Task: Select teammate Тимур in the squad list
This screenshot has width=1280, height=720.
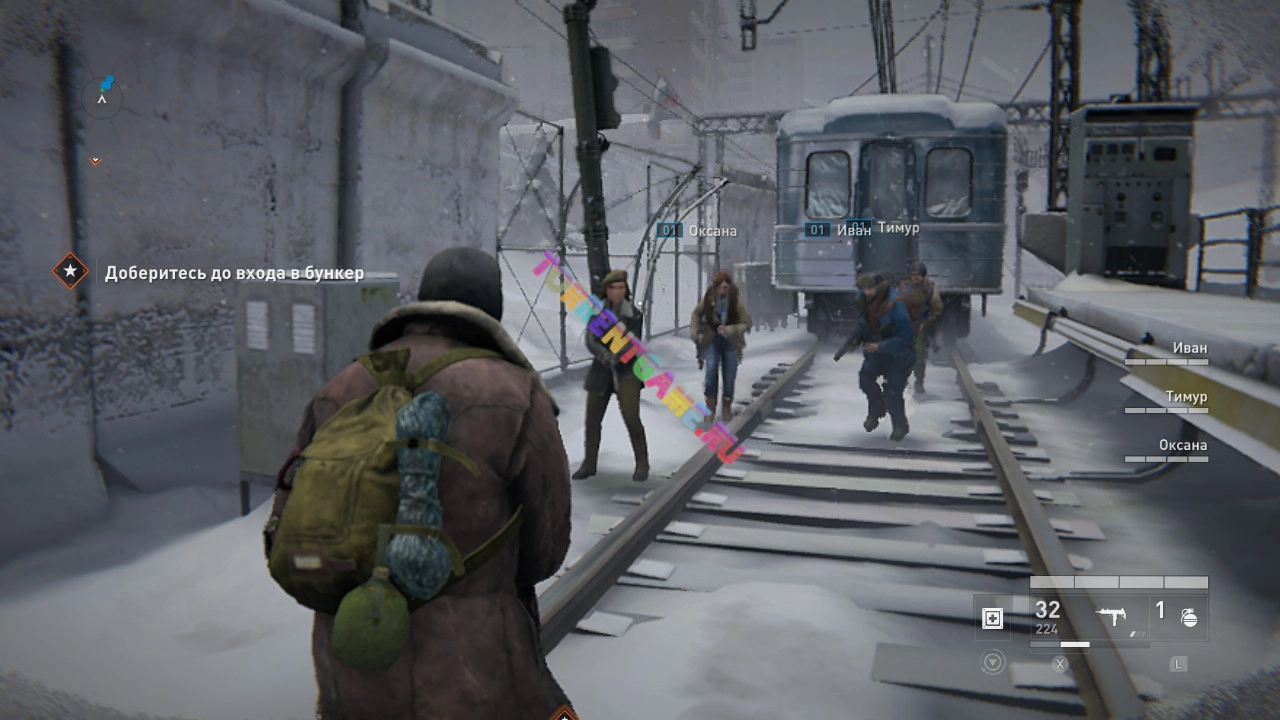Action: (x=1185, y=397)
